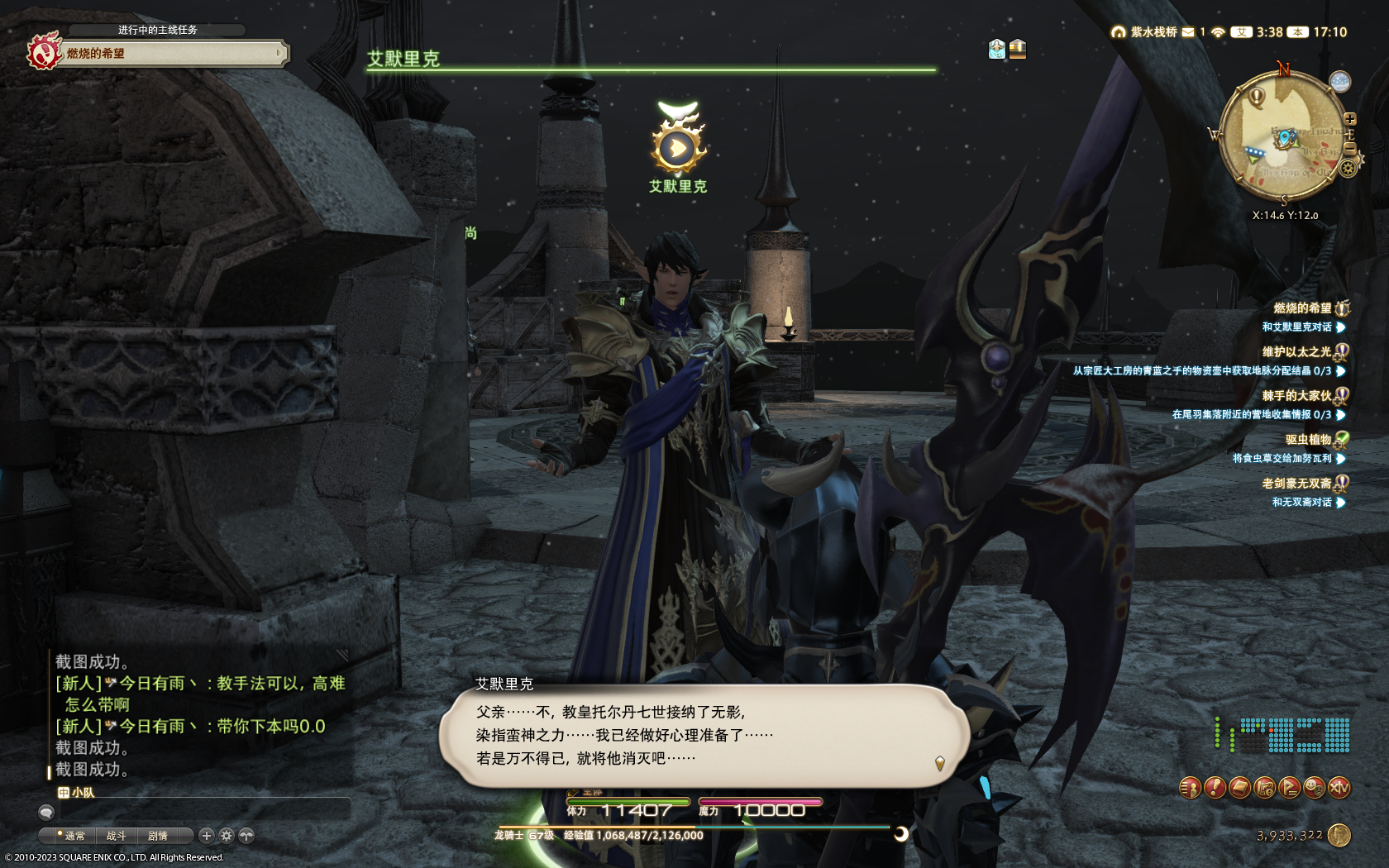Zoom in the minimap with the plus button

[1350, 119]
